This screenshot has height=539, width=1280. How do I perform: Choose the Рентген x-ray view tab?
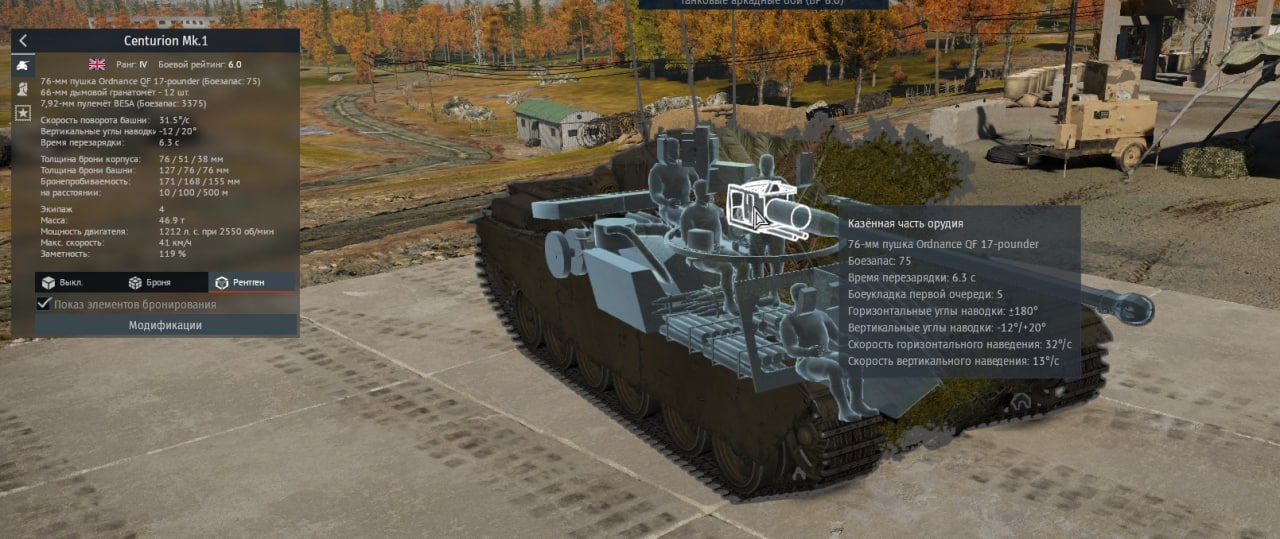tap(240, 283)
